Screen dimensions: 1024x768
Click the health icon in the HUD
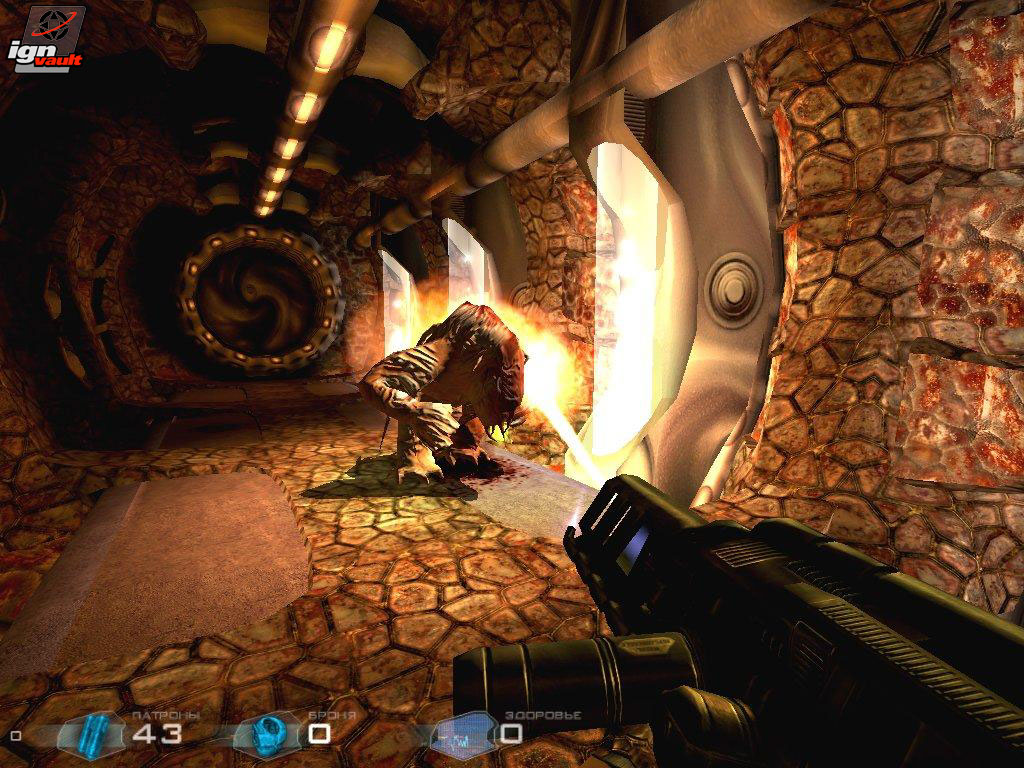[x=464, y=734]
